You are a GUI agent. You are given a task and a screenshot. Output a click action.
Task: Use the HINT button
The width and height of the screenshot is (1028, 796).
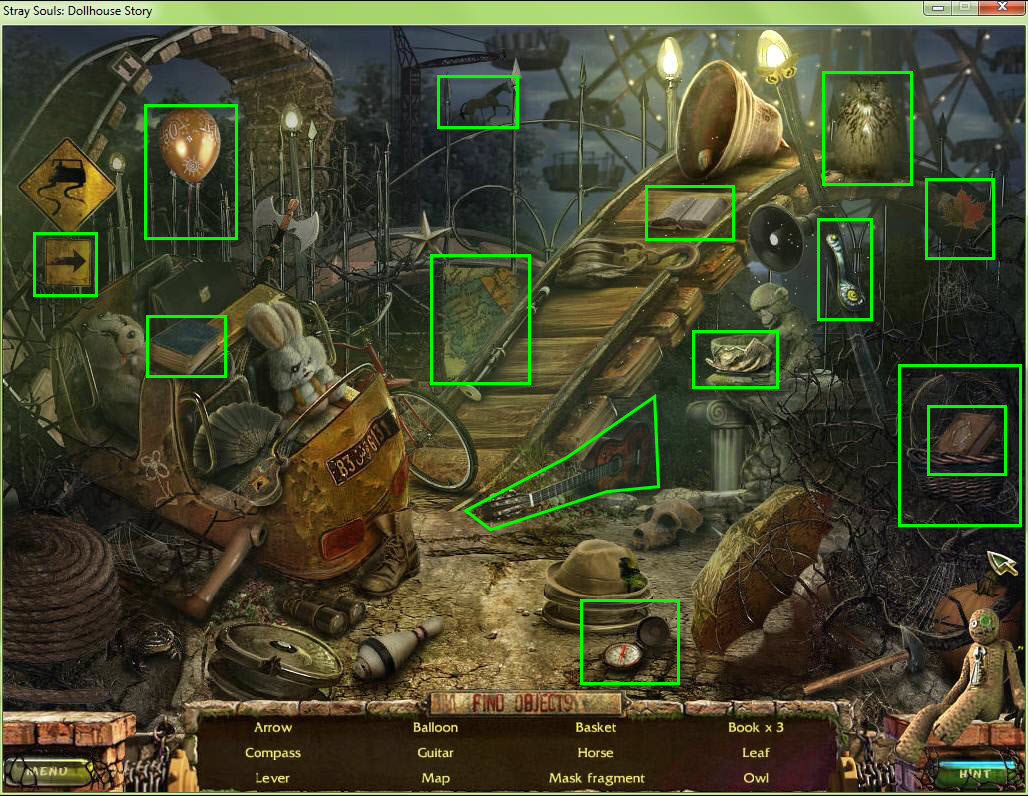[973, 773]
